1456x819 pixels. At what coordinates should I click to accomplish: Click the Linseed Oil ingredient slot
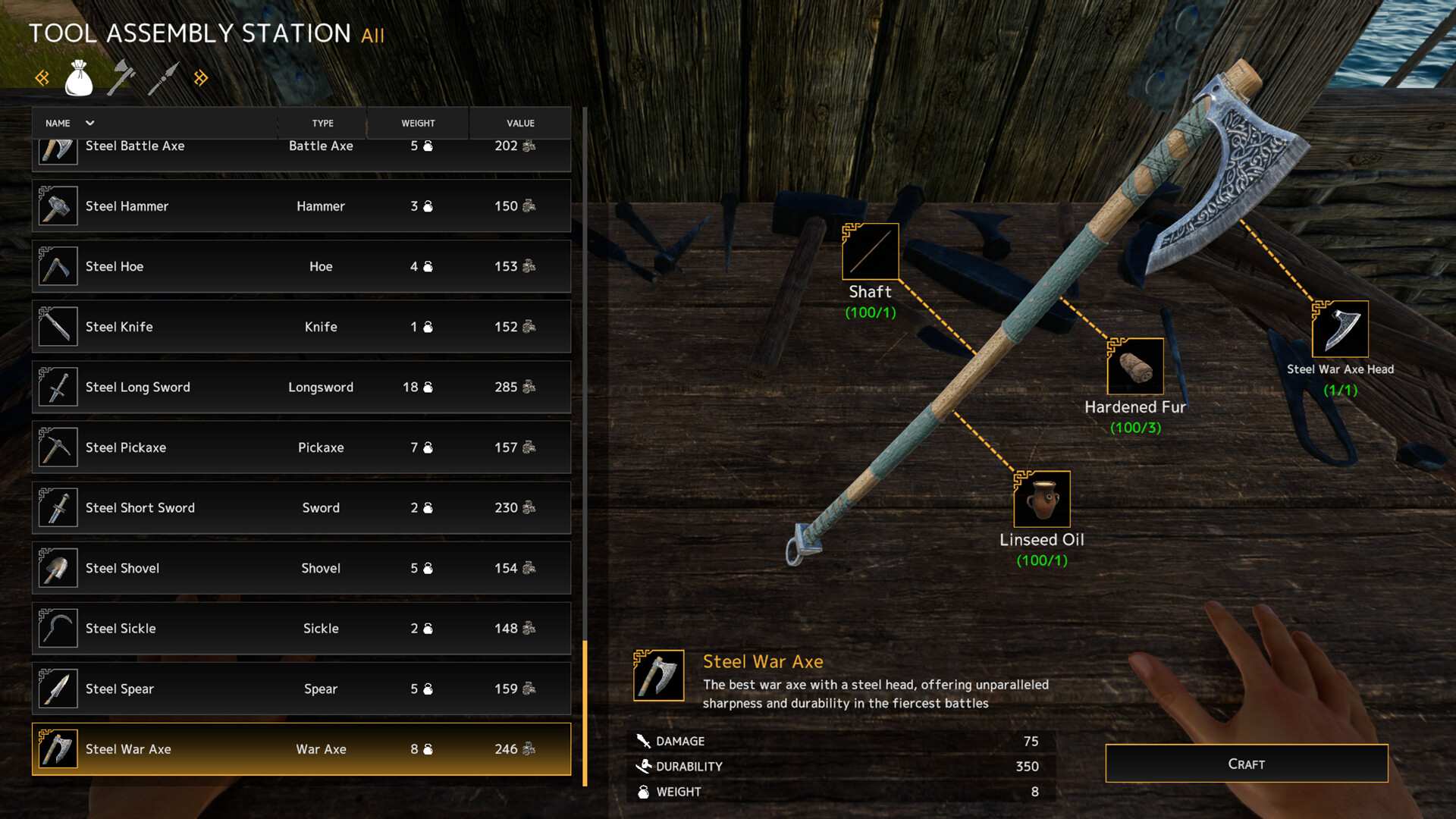(1041, 499)
